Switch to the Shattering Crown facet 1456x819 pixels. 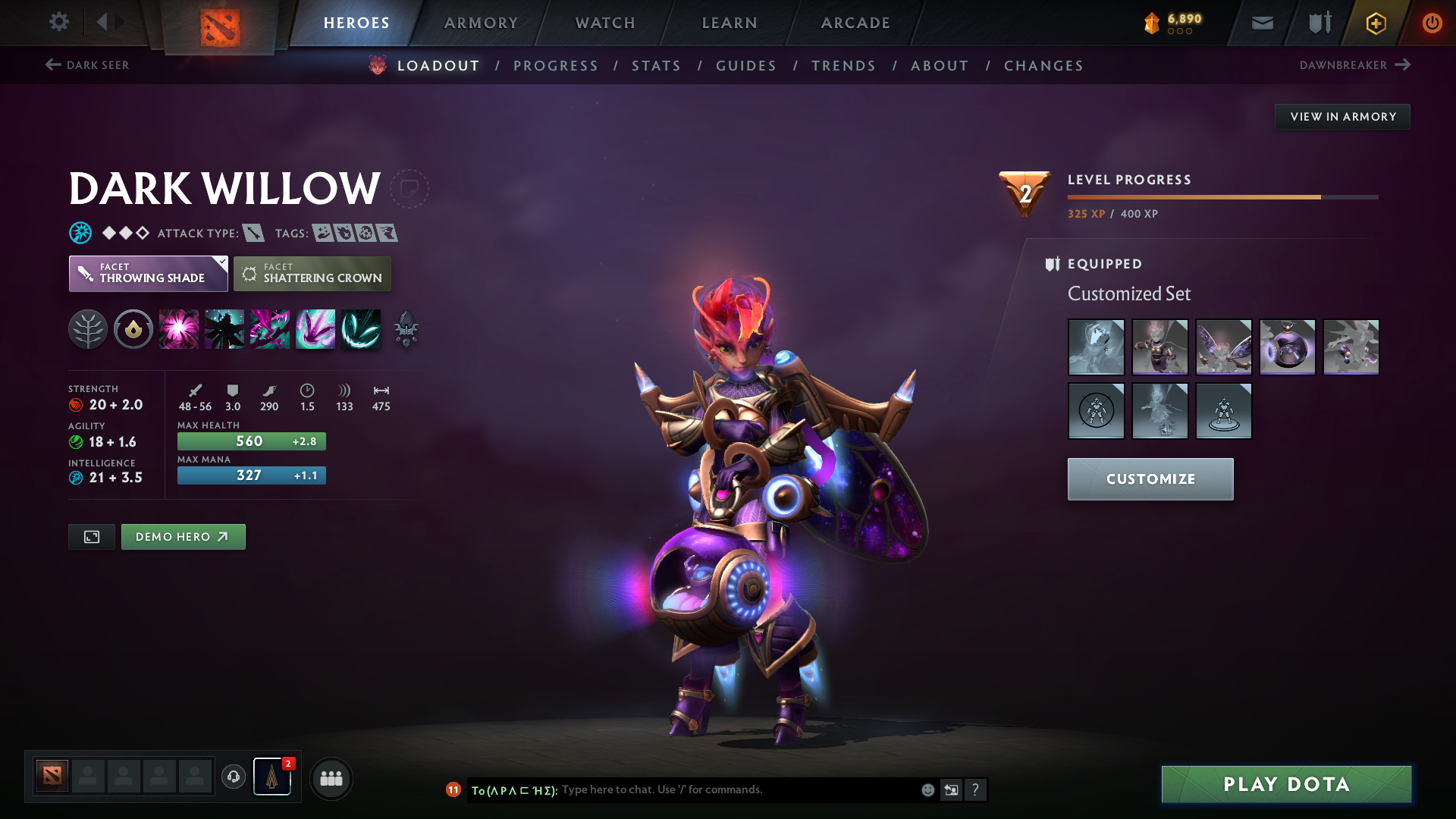pos(312,273)
